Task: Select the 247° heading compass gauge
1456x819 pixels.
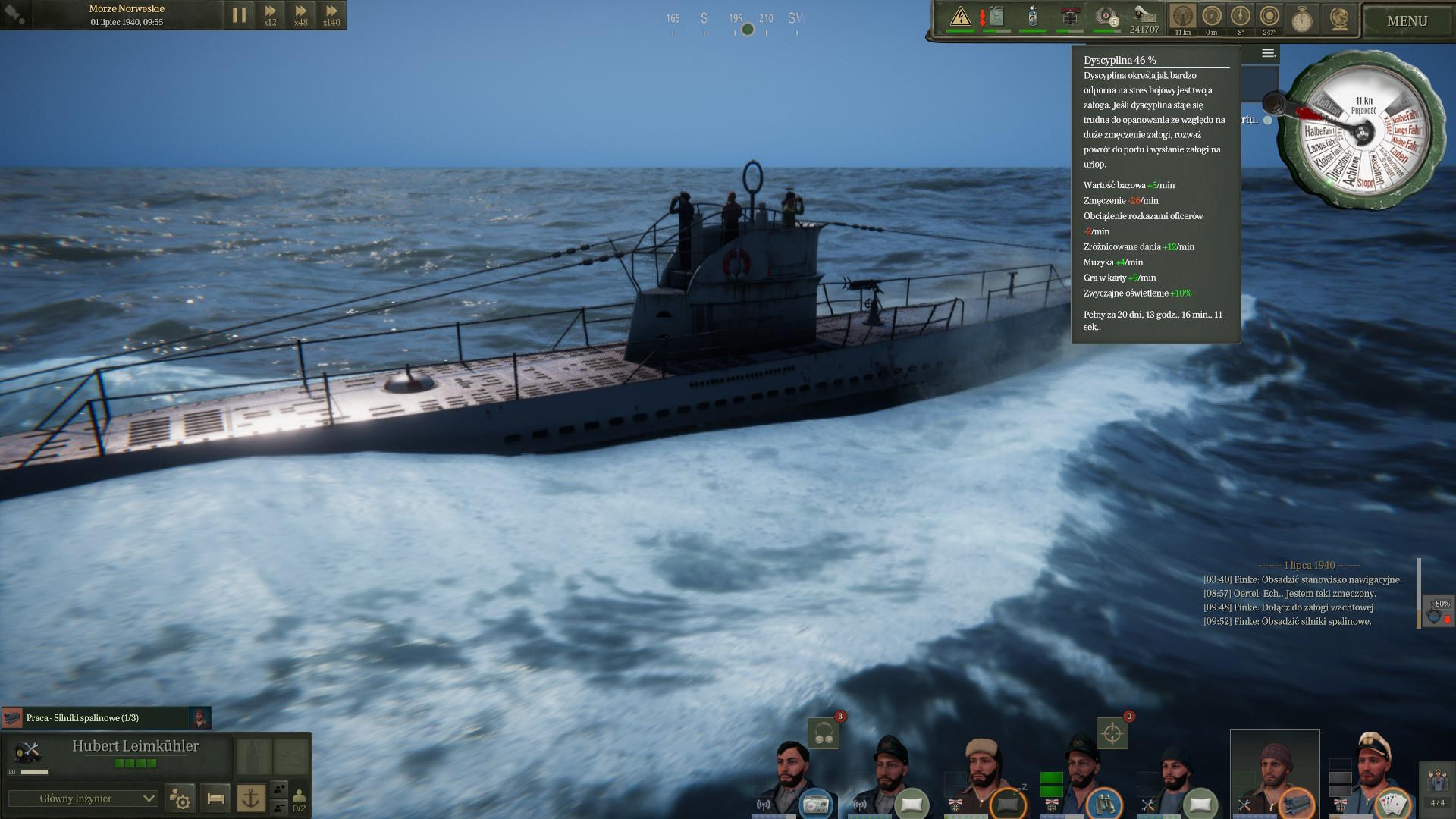Action: point(1269,17)
